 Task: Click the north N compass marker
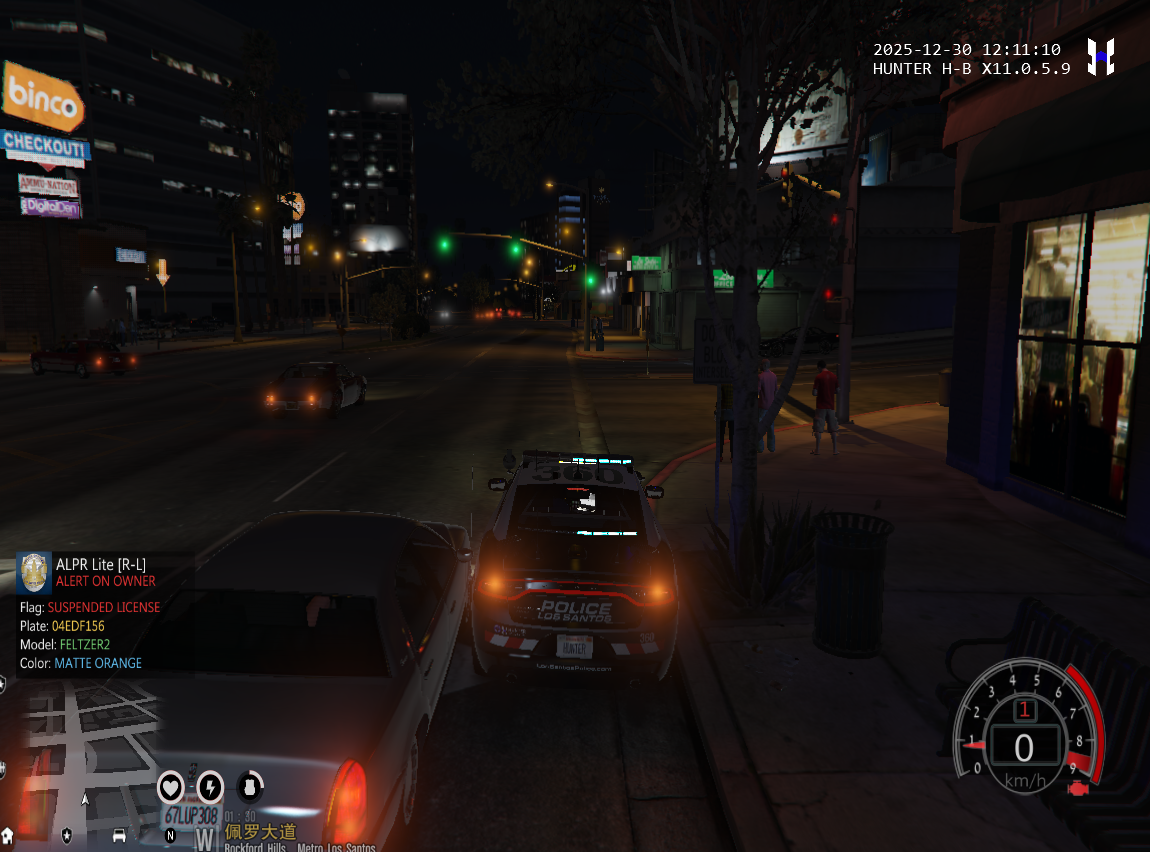pyautogui.click(x=170, y=834)
